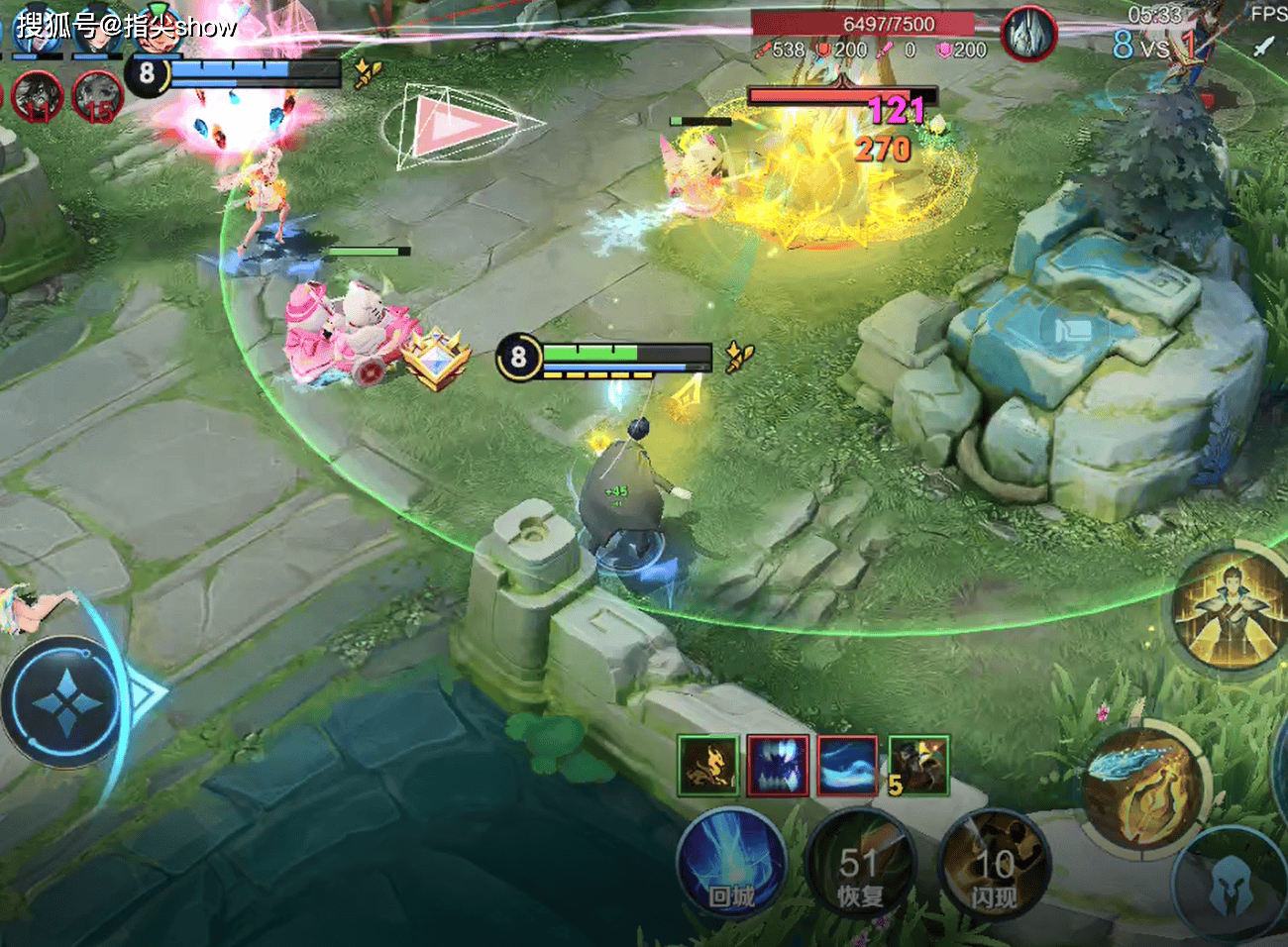Select the blue fanged-jaws status icon

point(778,766)
